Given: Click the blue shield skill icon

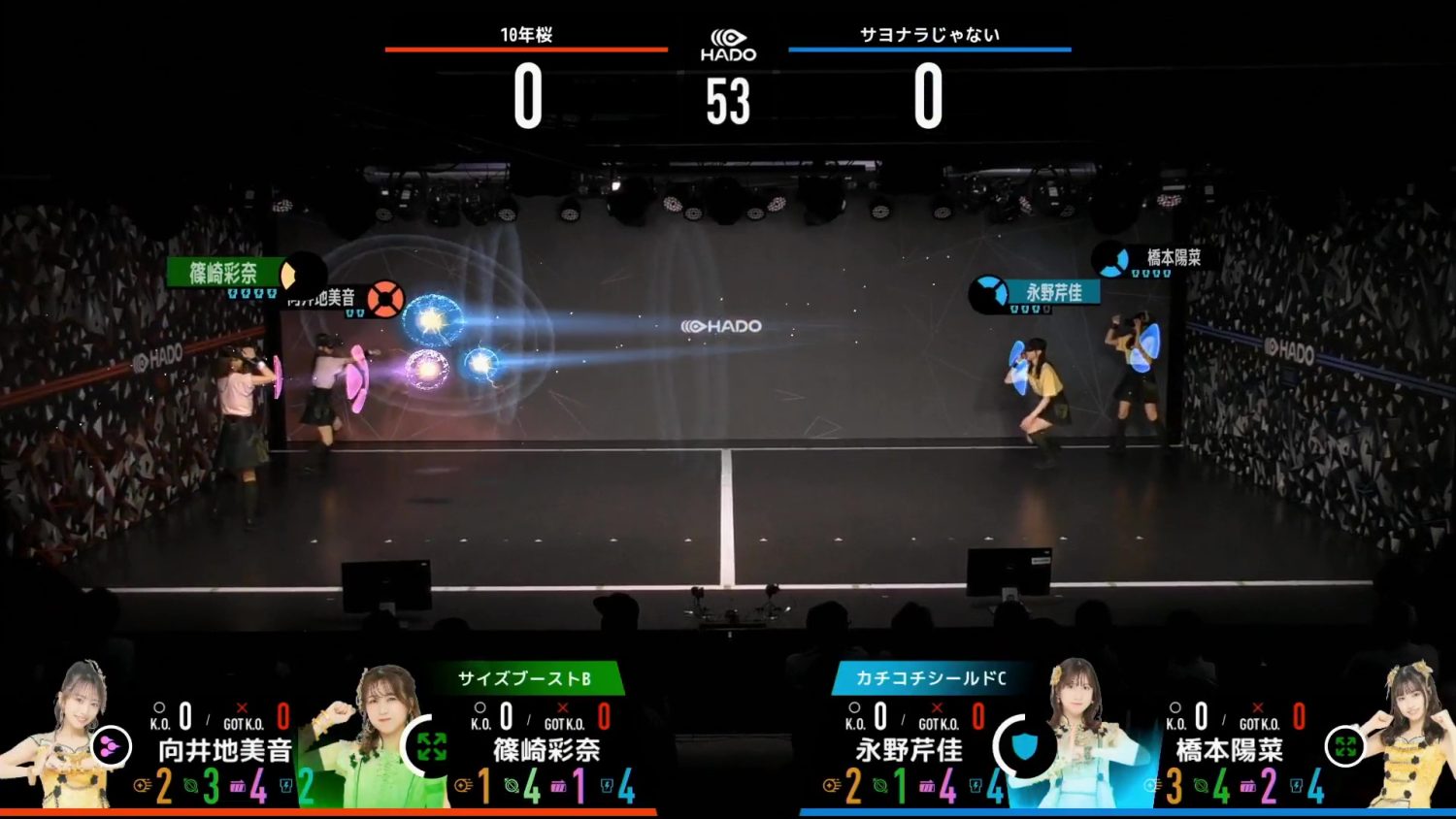Looking at the screenshot, I should (1025, 746).
